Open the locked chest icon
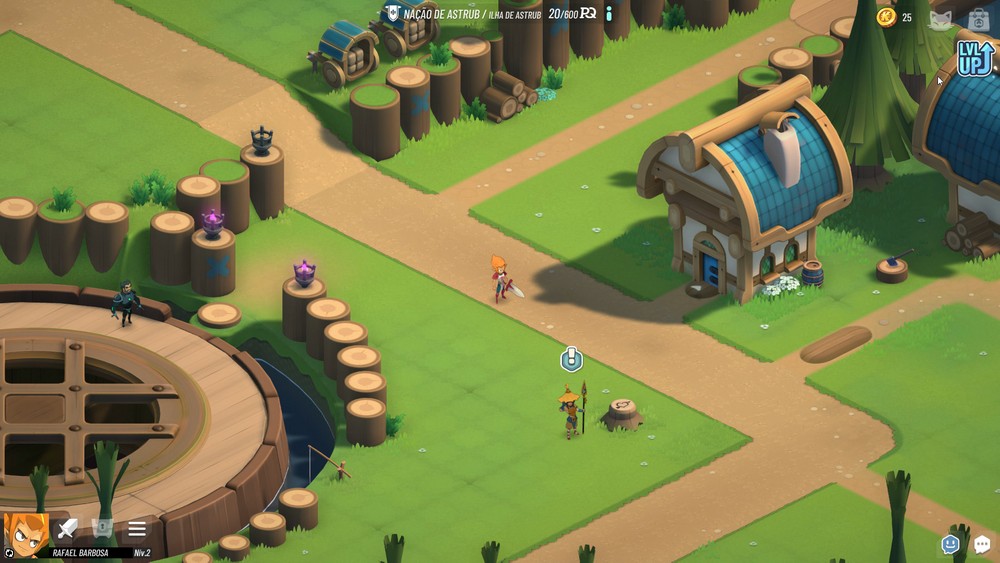 coord(102,529)
